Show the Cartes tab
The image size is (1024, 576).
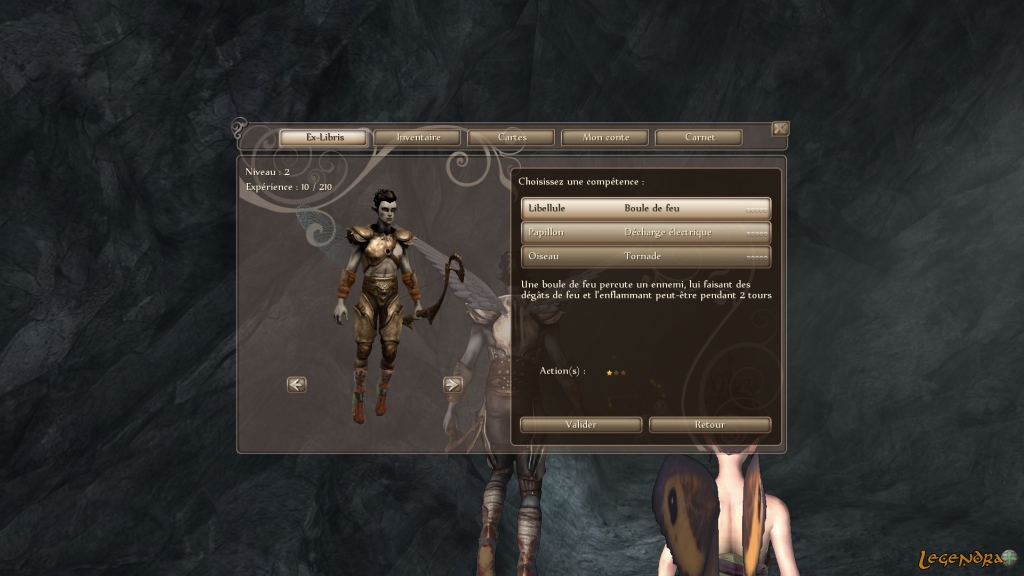[x=511, y=137]
